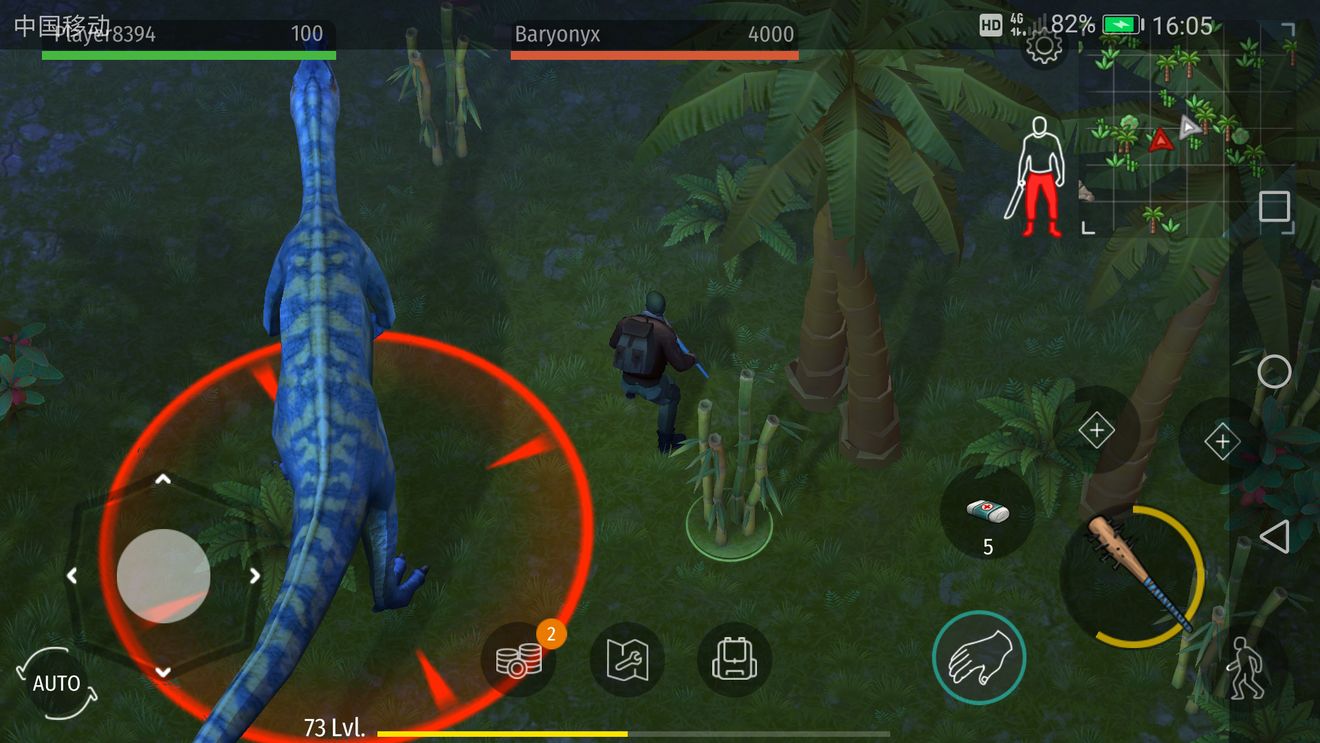
Task: Expand the minimap with square corner control
Action: 1275,207
